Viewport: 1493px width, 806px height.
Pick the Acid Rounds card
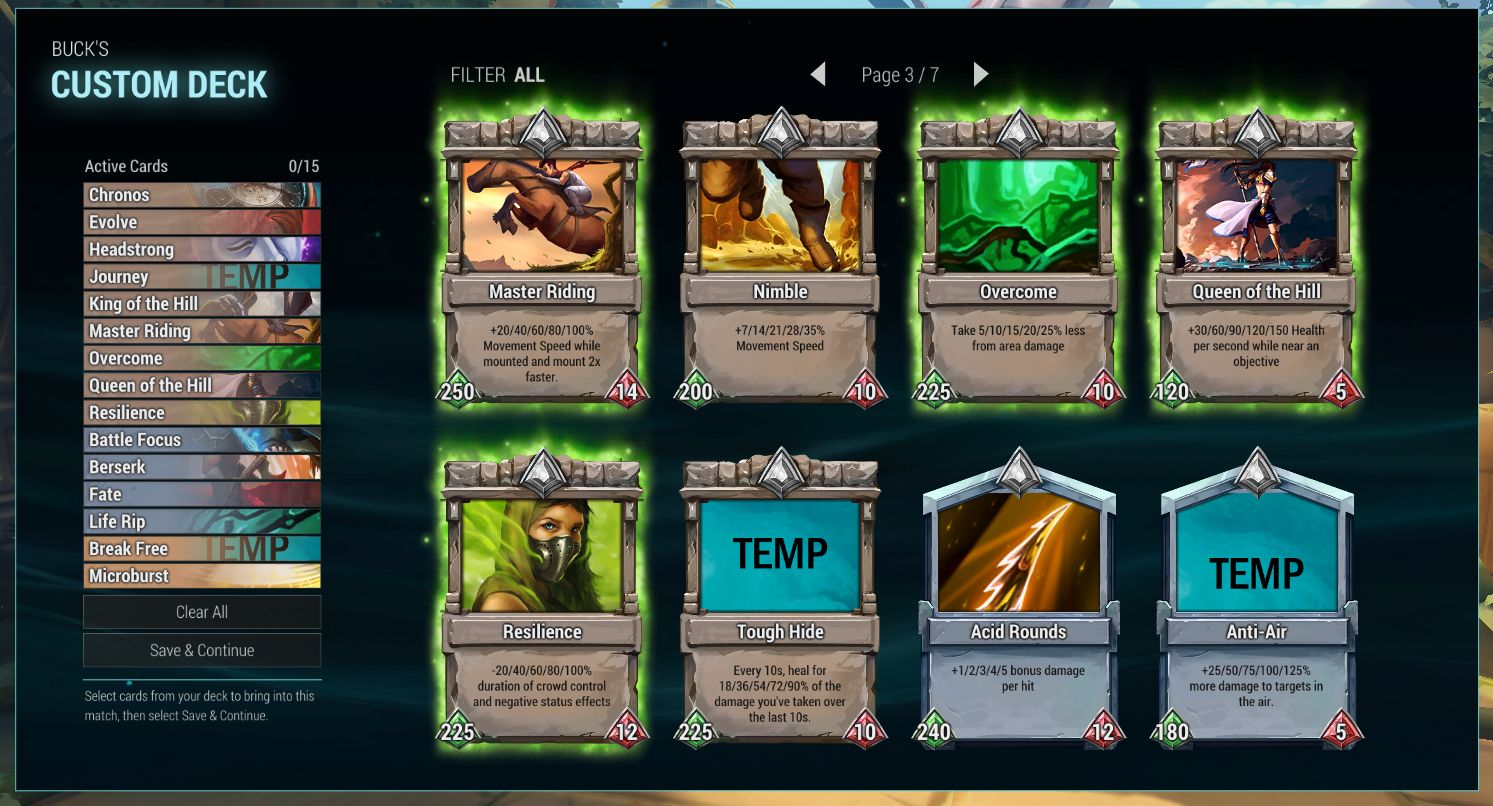tap(1018, 600)
